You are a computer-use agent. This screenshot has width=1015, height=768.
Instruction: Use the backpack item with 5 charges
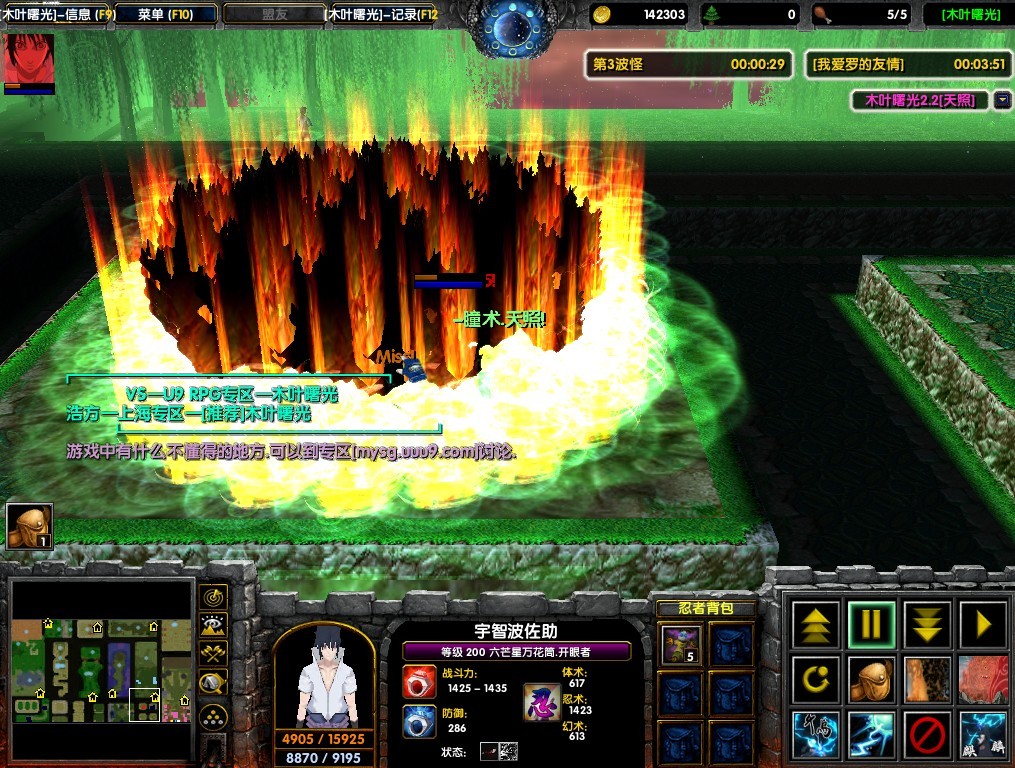point(679,644)
